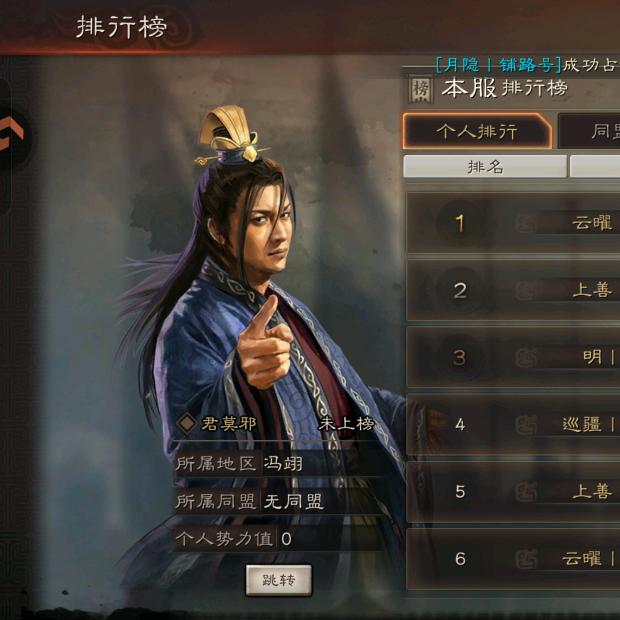Select the rank 1 player row
This screenshot has height=620, width=620.
click(513, 222)
